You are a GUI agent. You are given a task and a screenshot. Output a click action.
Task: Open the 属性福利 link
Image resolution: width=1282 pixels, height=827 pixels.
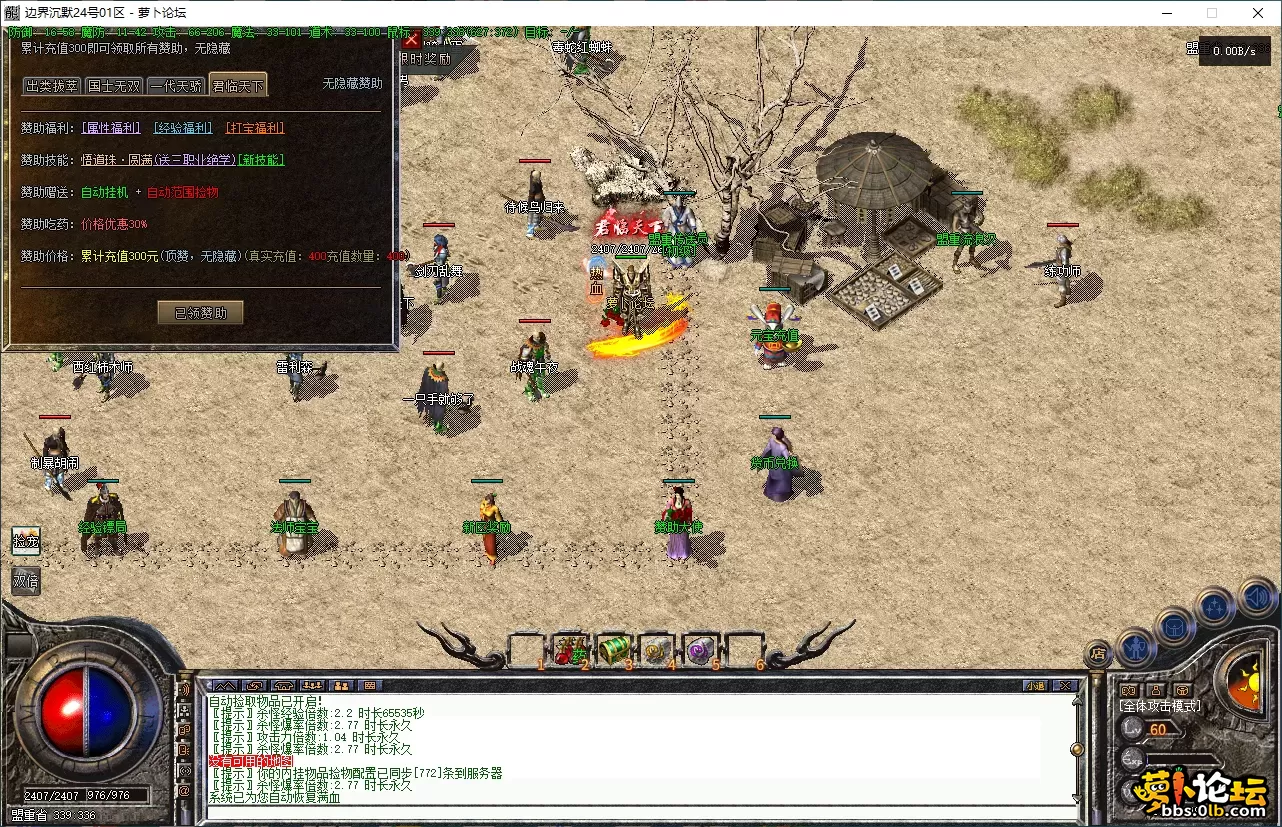pyautogui.click(x=111, y=128)
